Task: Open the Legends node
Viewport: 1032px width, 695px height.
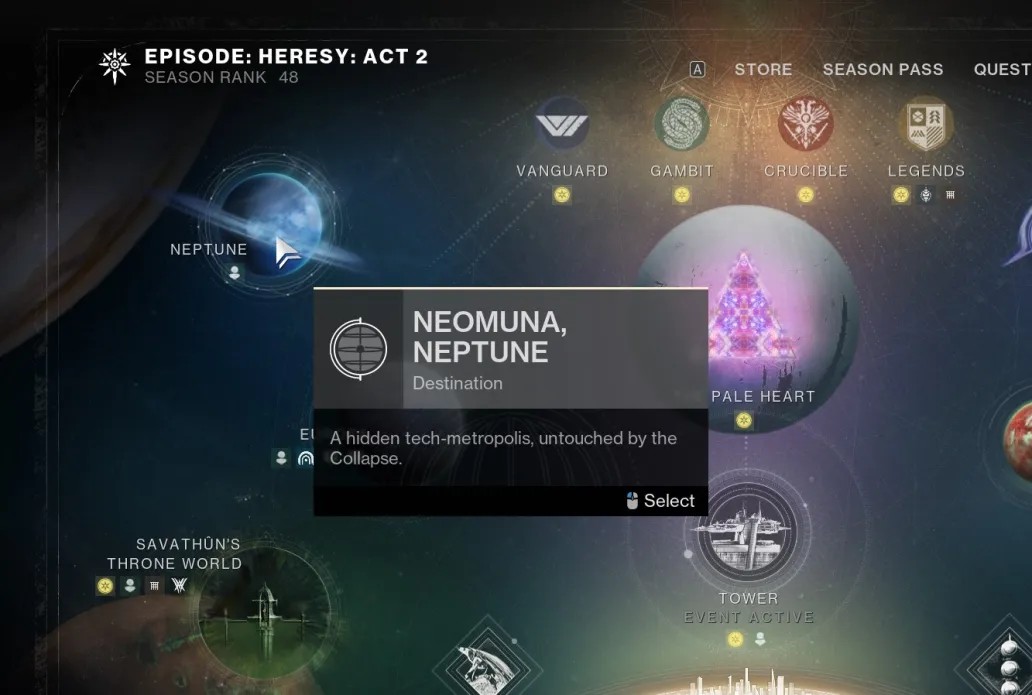Action: click(926, 125)
